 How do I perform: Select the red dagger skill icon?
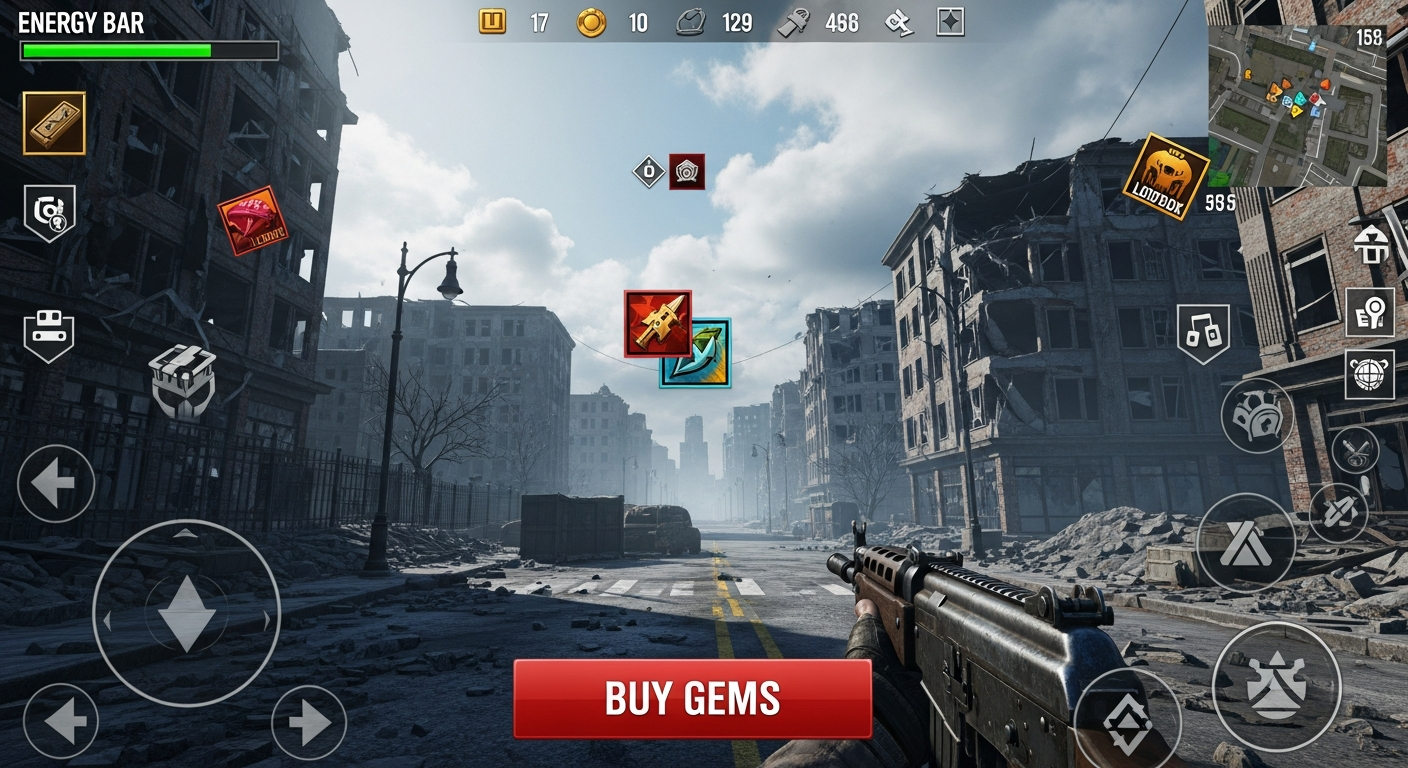click(657, 323)
